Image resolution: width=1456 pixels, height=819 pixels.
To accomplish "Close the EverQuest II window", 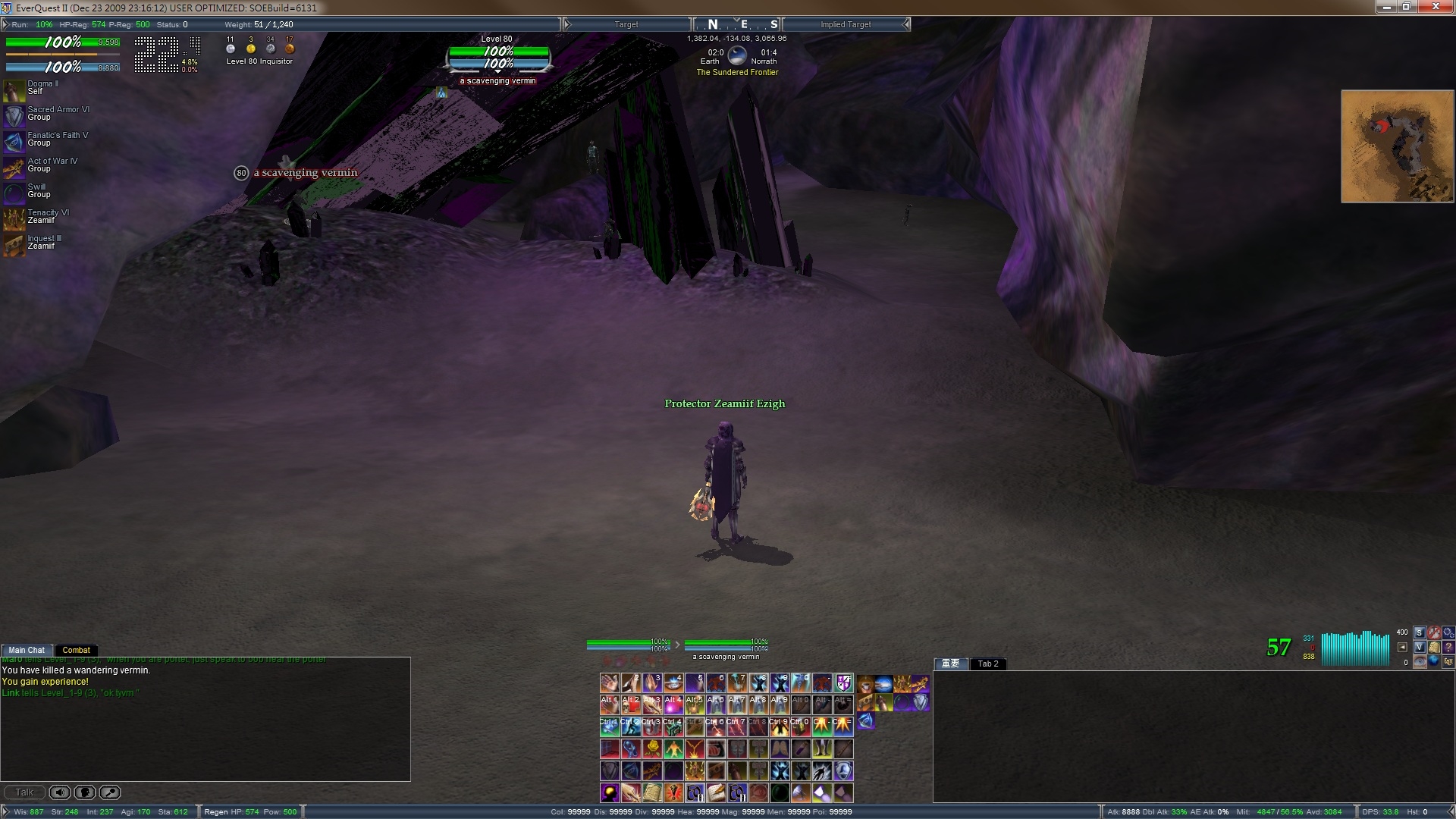I will click(1436, 7).
